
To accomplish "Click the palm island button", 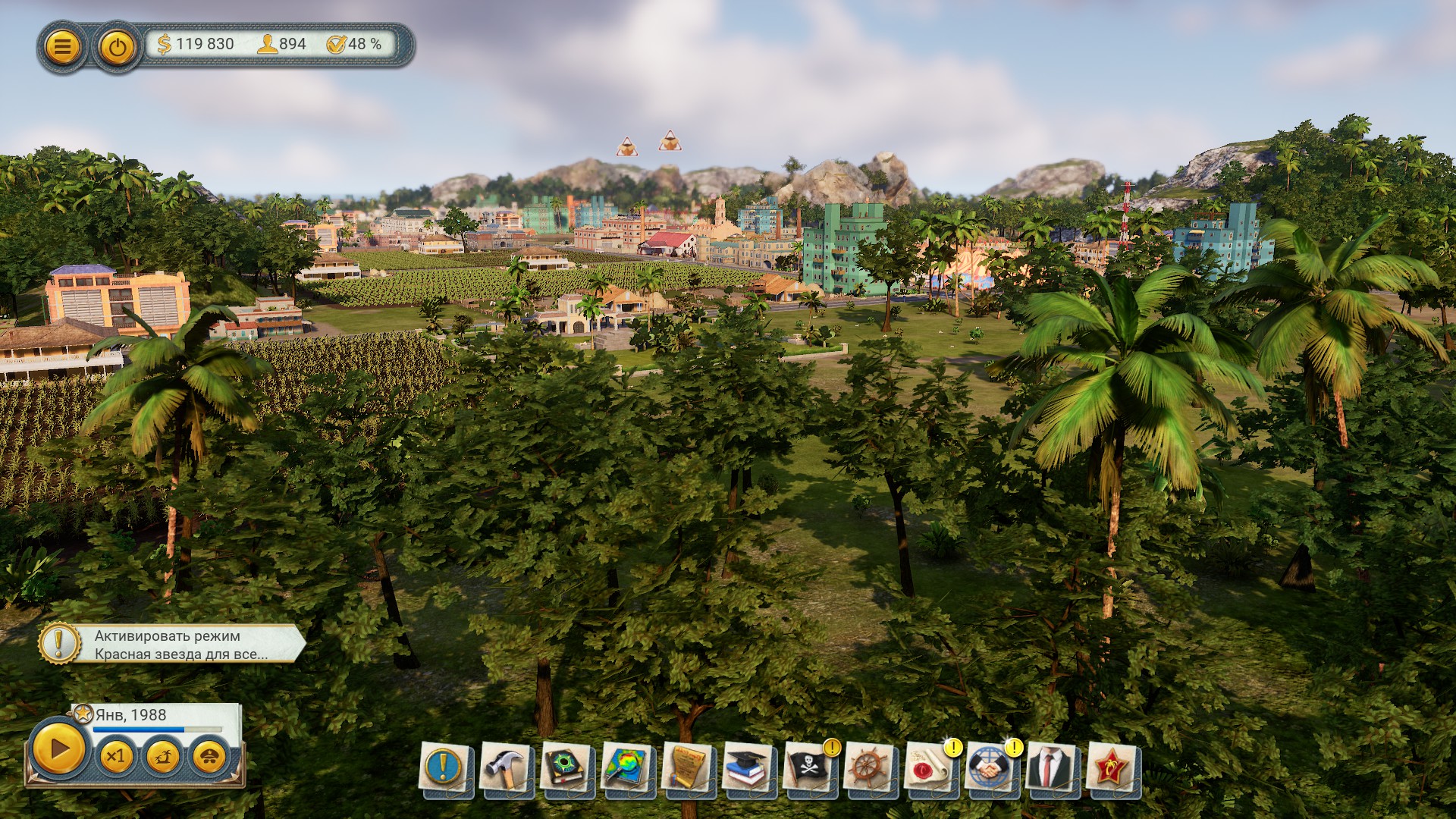I will (163, 756).
